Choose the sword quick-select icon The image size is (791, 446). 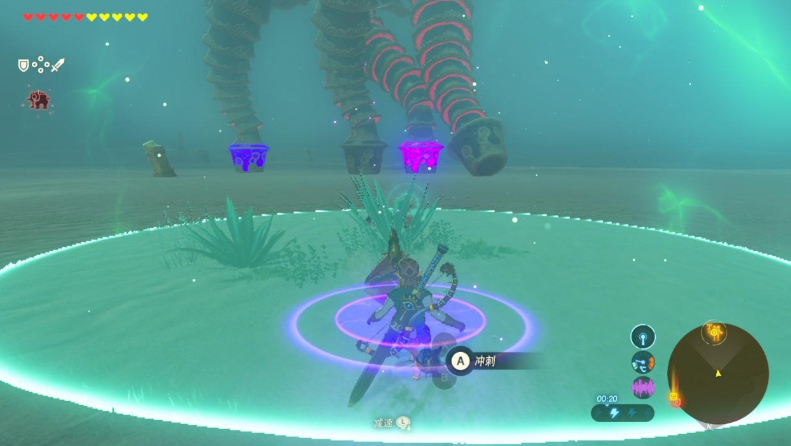pyautogui.click(x=57, y=65)
